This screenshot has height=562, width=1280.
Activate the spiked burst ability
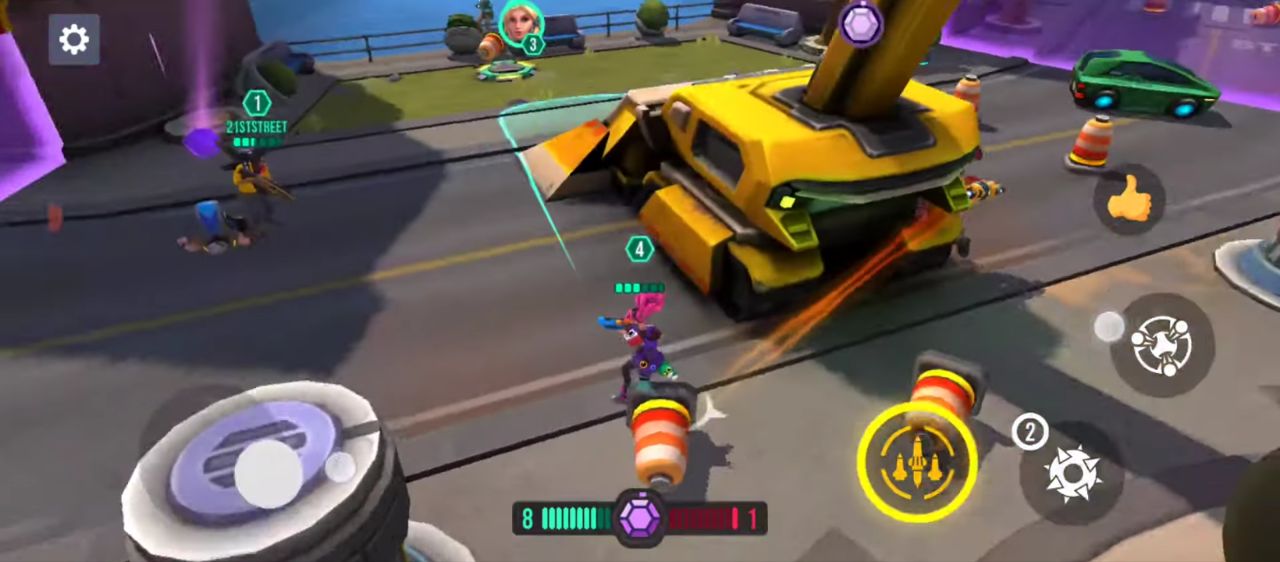1073,472
